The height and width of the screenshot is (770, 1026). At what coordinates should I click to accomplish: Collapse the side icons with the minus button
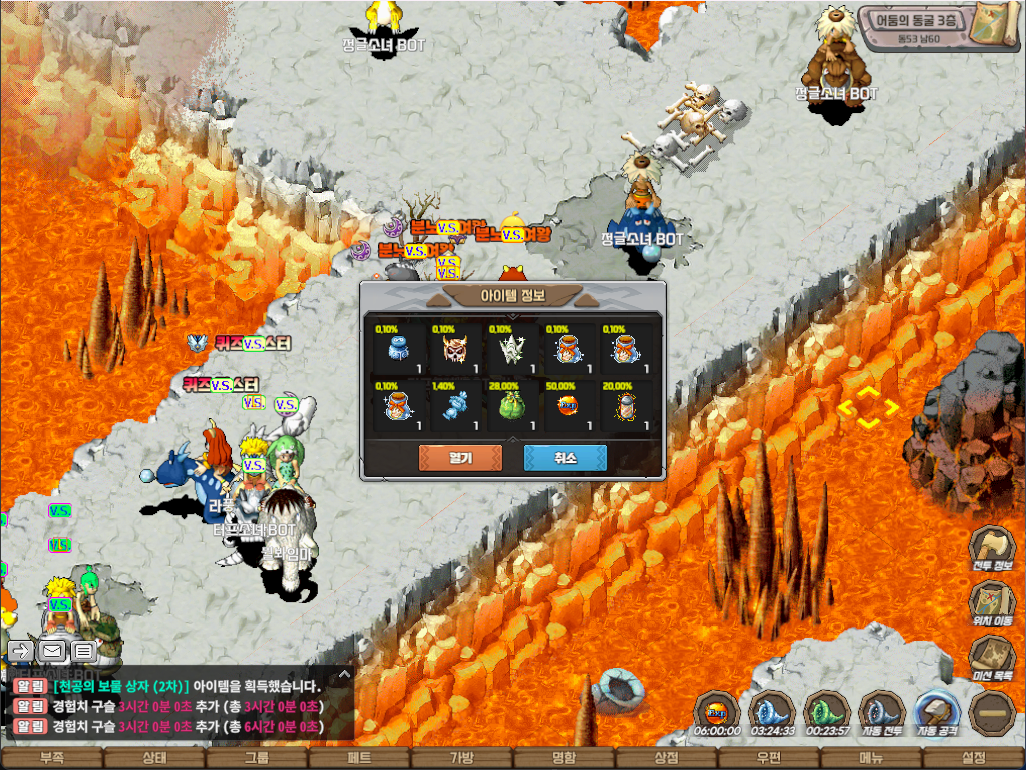(x=992, y=711)
